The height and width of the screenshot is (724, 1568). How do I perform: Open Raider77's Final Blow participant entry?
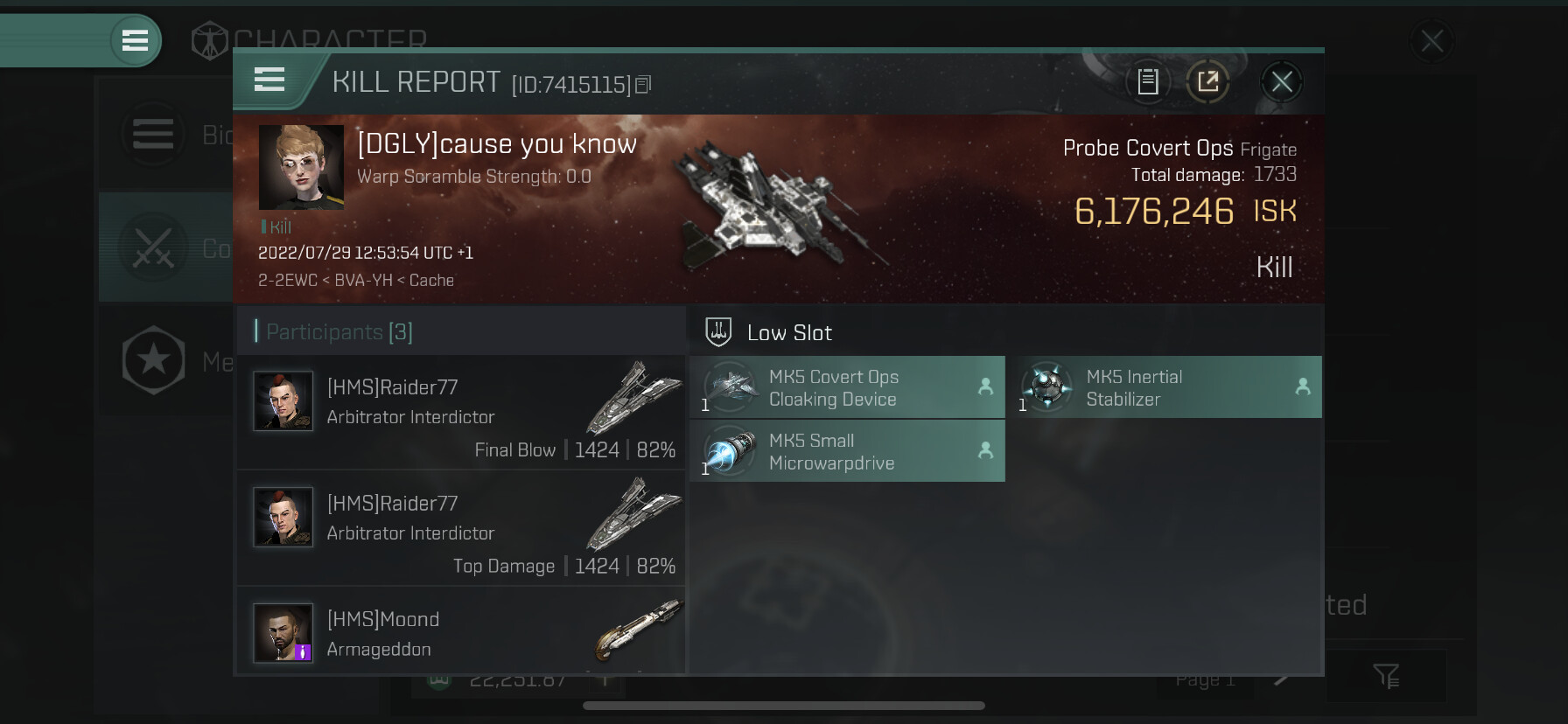(461, 412)
